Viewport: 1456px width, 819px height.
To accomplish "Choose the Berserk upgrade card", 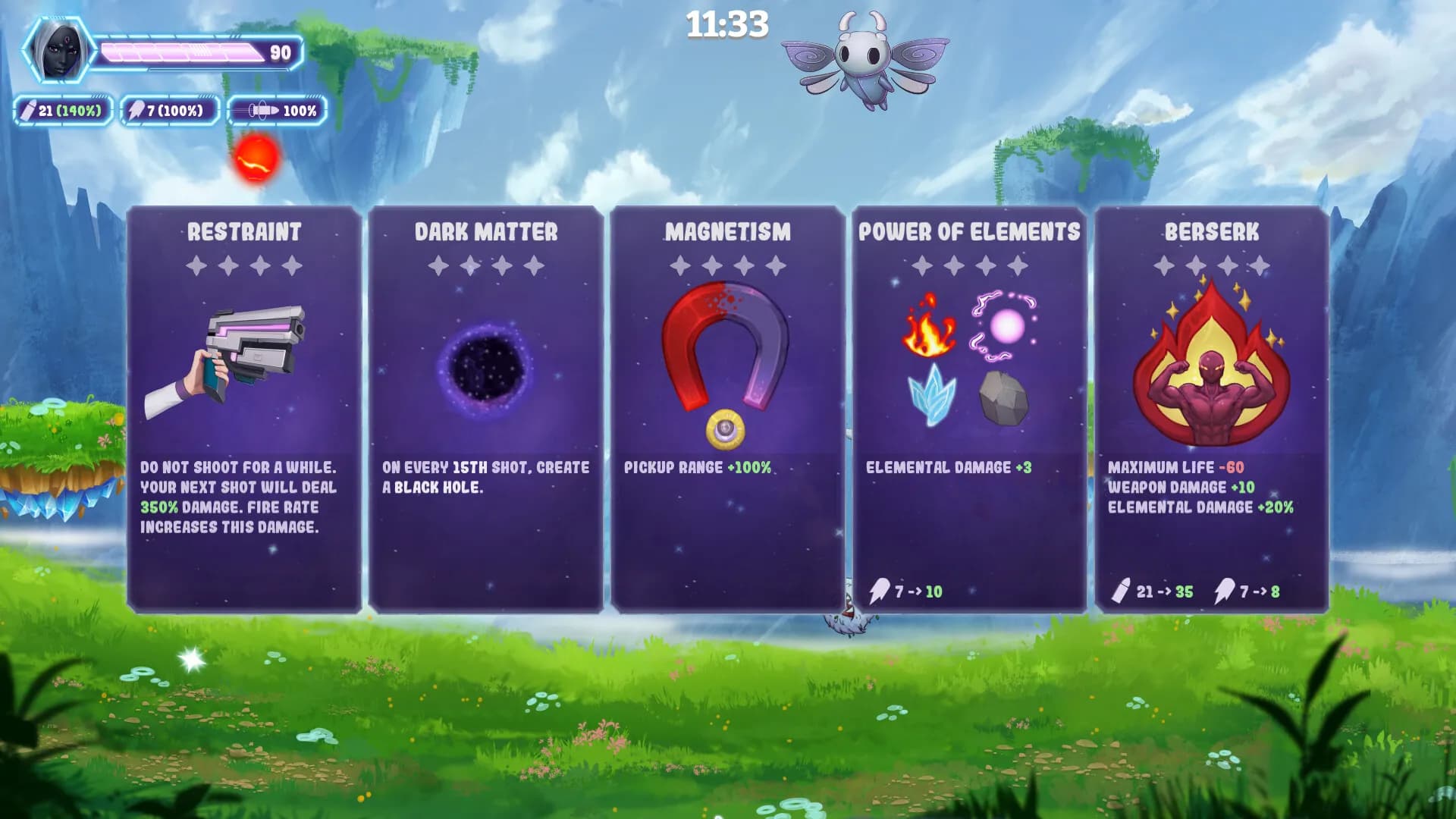I will [1211, 409].
